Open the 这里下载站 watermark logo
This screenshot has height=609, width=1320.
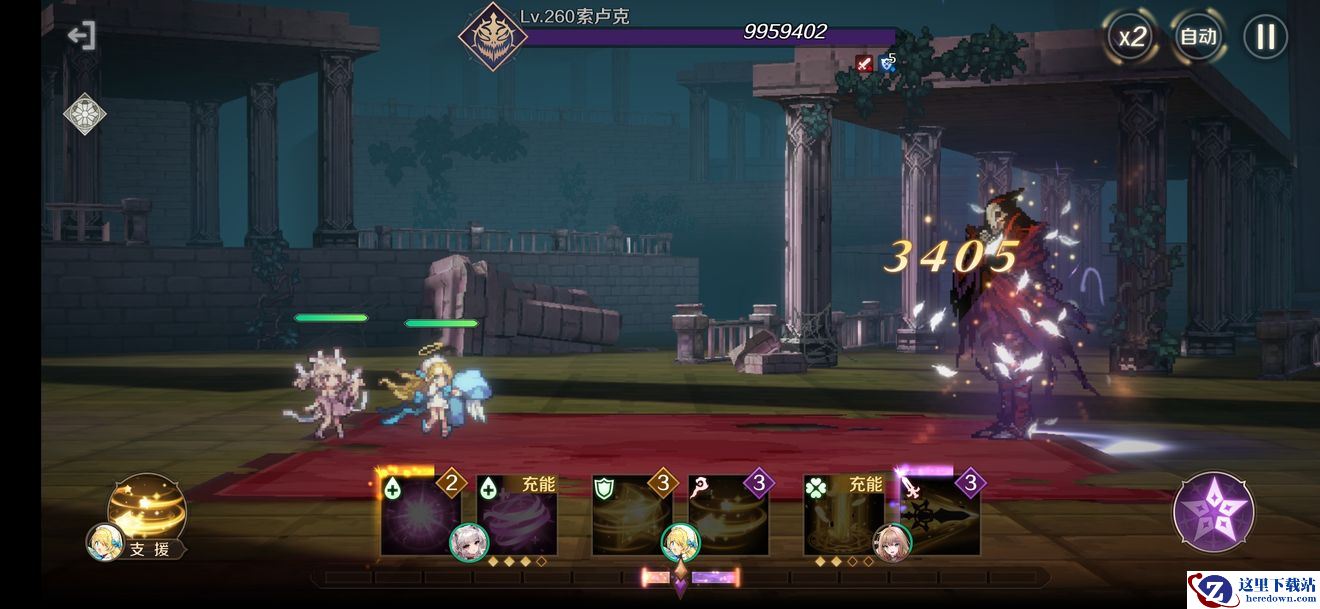click(1252, 589)
